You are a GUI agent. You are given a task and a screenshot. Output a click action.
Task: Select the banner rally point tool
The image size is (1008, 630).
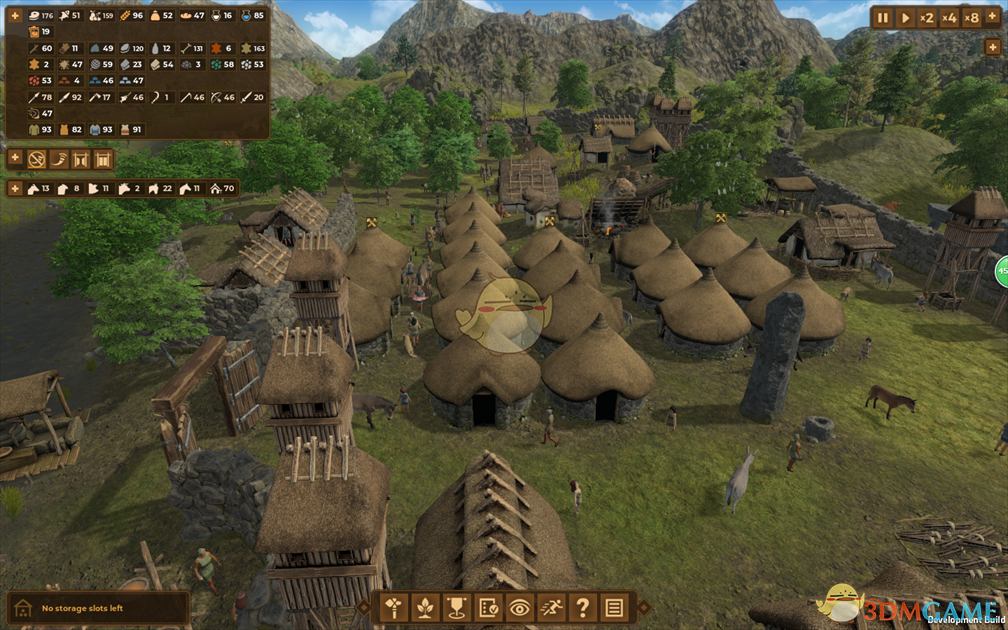click(456, 606)
